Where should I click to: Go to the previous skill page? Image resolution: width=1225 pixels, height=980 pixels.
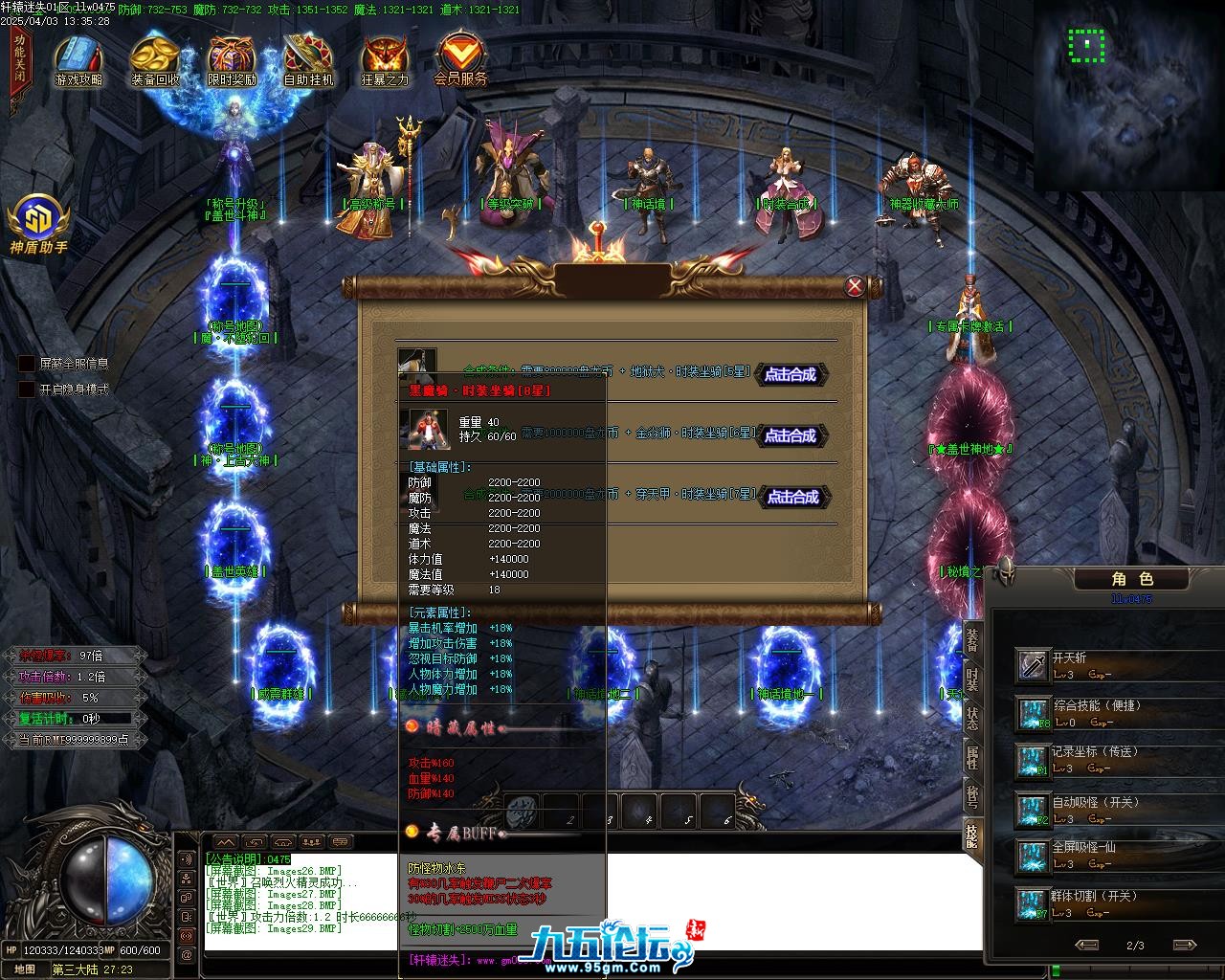coord(1086,945)
